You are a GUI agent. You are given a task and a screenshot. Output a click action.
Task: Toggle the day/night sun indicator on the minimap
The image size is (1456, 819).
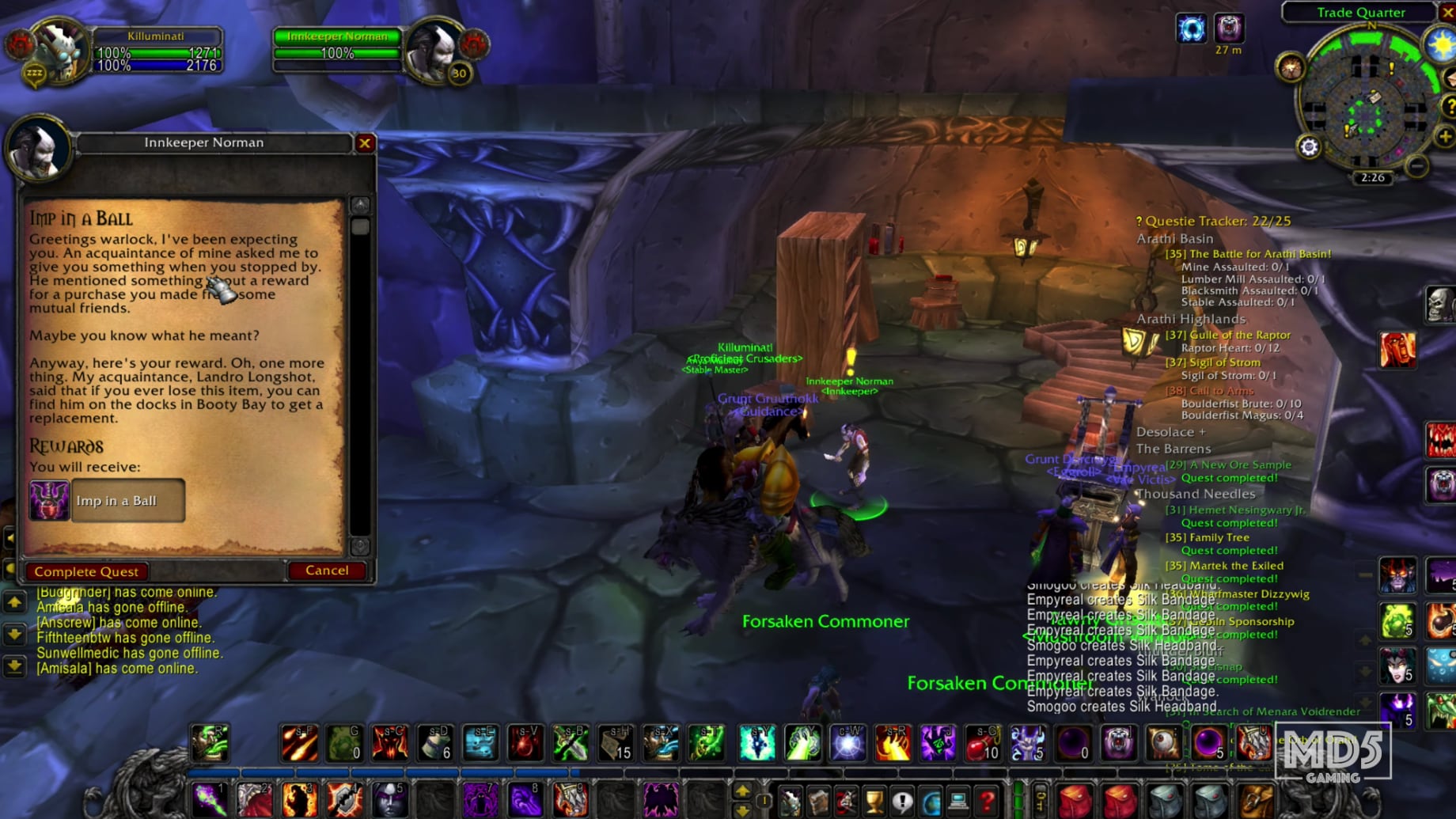tap(1441, 44)
